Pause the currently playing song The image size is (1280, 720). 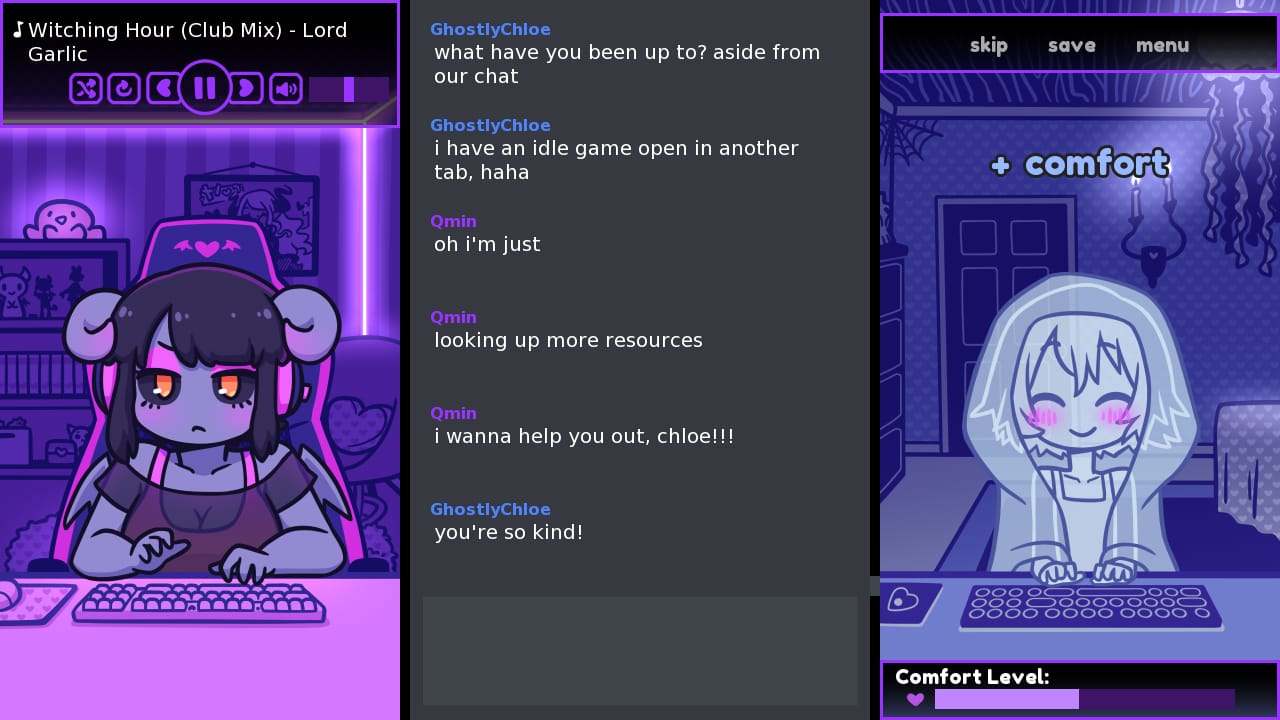point(205,88)
